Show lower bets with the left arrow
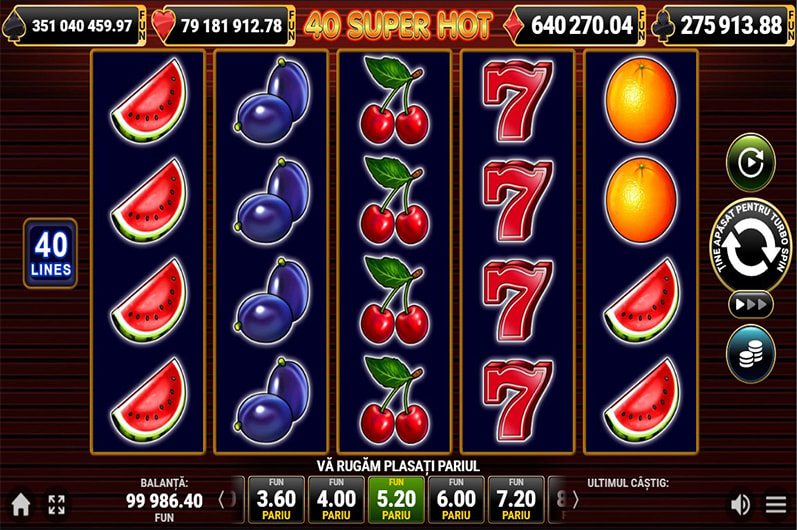This screenshot has height=530, width=797. (221, 499)
